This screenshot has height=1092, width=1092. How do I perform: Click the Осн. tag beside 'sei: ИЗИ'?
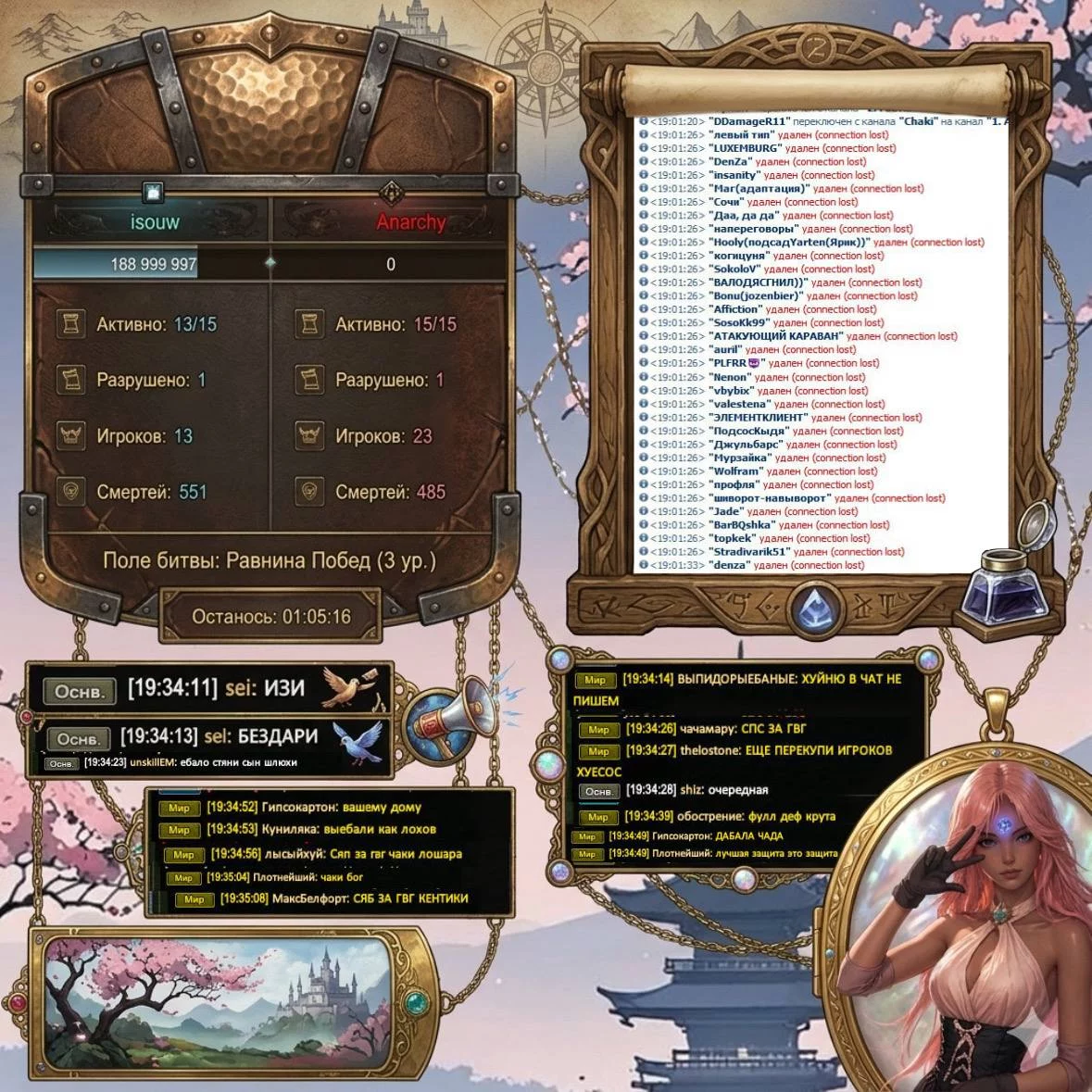[x=79, y=691]
